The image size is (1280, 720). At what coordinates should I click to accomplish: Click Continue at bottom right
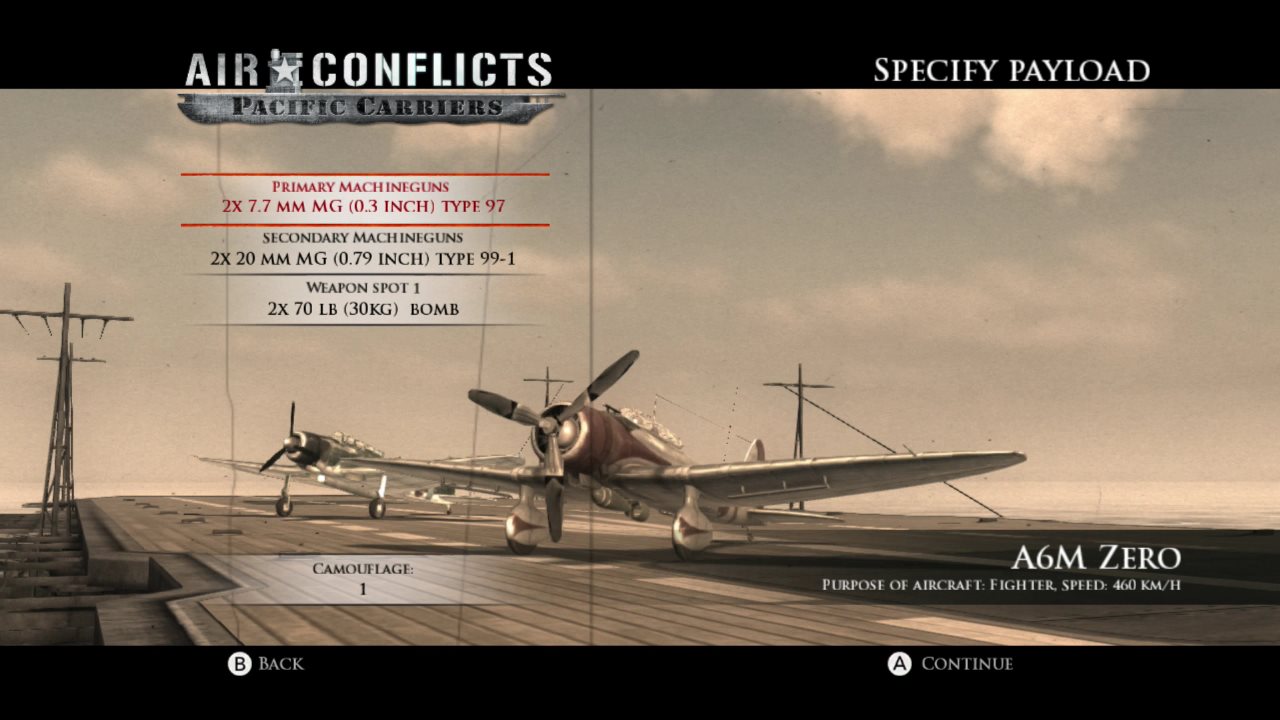(x=967, y=663)
